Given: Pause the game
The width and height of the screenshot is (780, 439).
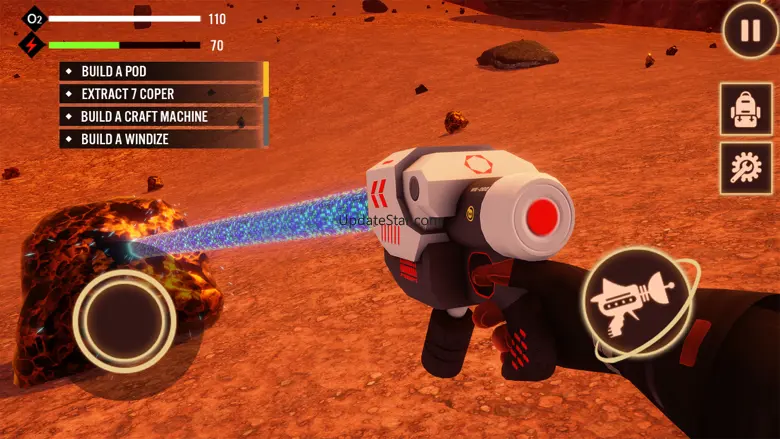Looking at the screenshot, I should pyautogui.click(x=750, y=31).
